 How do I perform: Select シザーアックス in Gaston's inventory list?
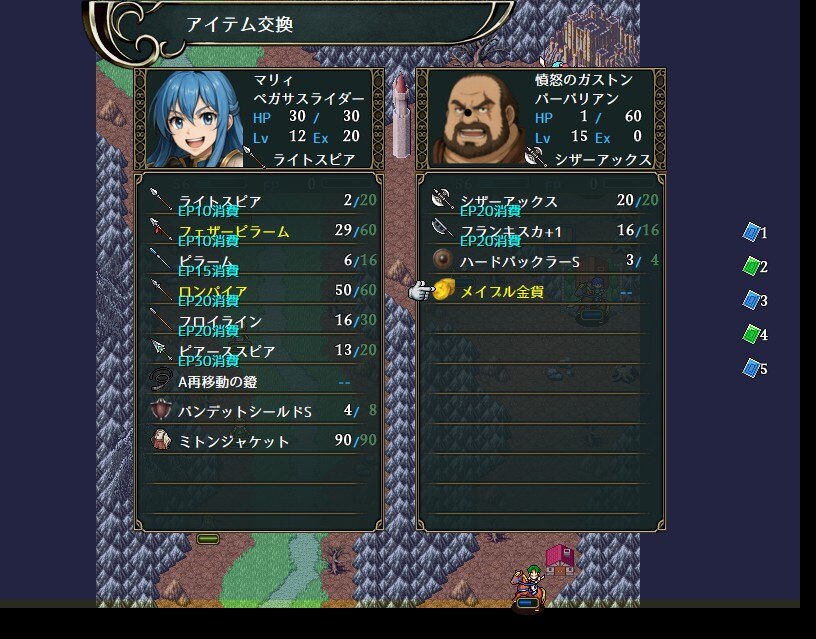[540, 201]
